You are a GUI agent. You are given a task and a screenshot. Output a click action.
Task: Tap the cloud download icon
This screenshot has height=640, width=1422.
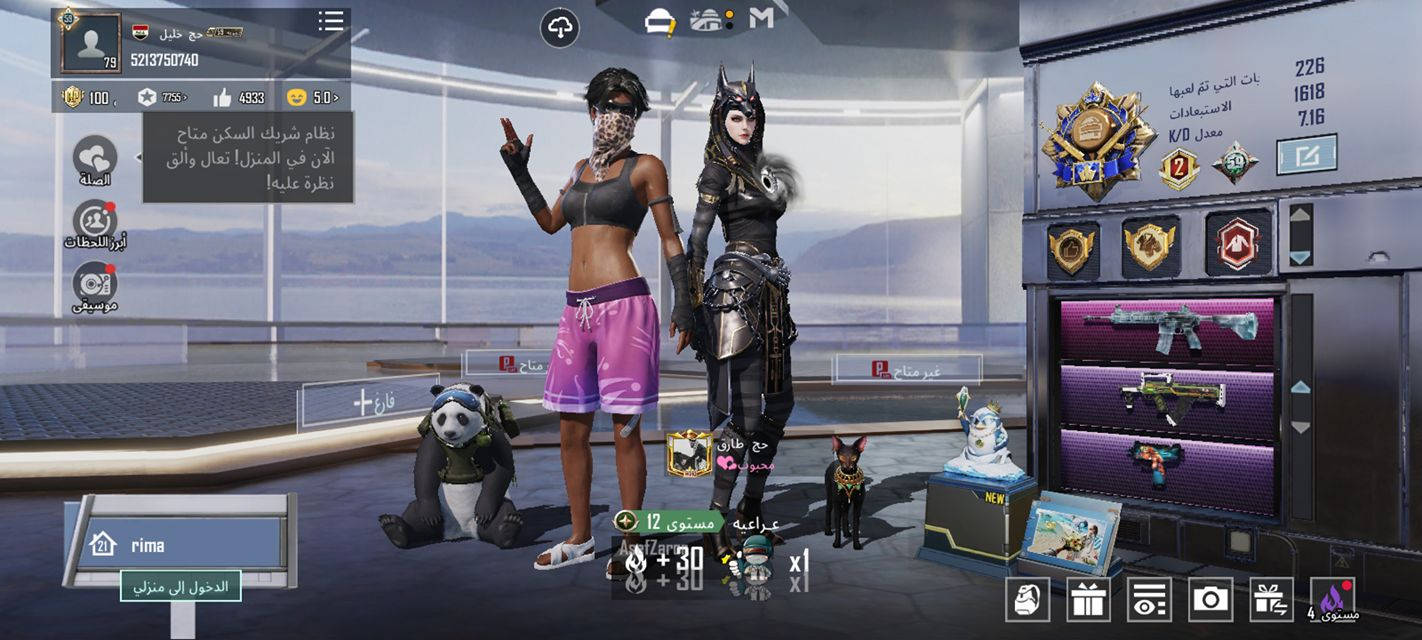point(560,28)
